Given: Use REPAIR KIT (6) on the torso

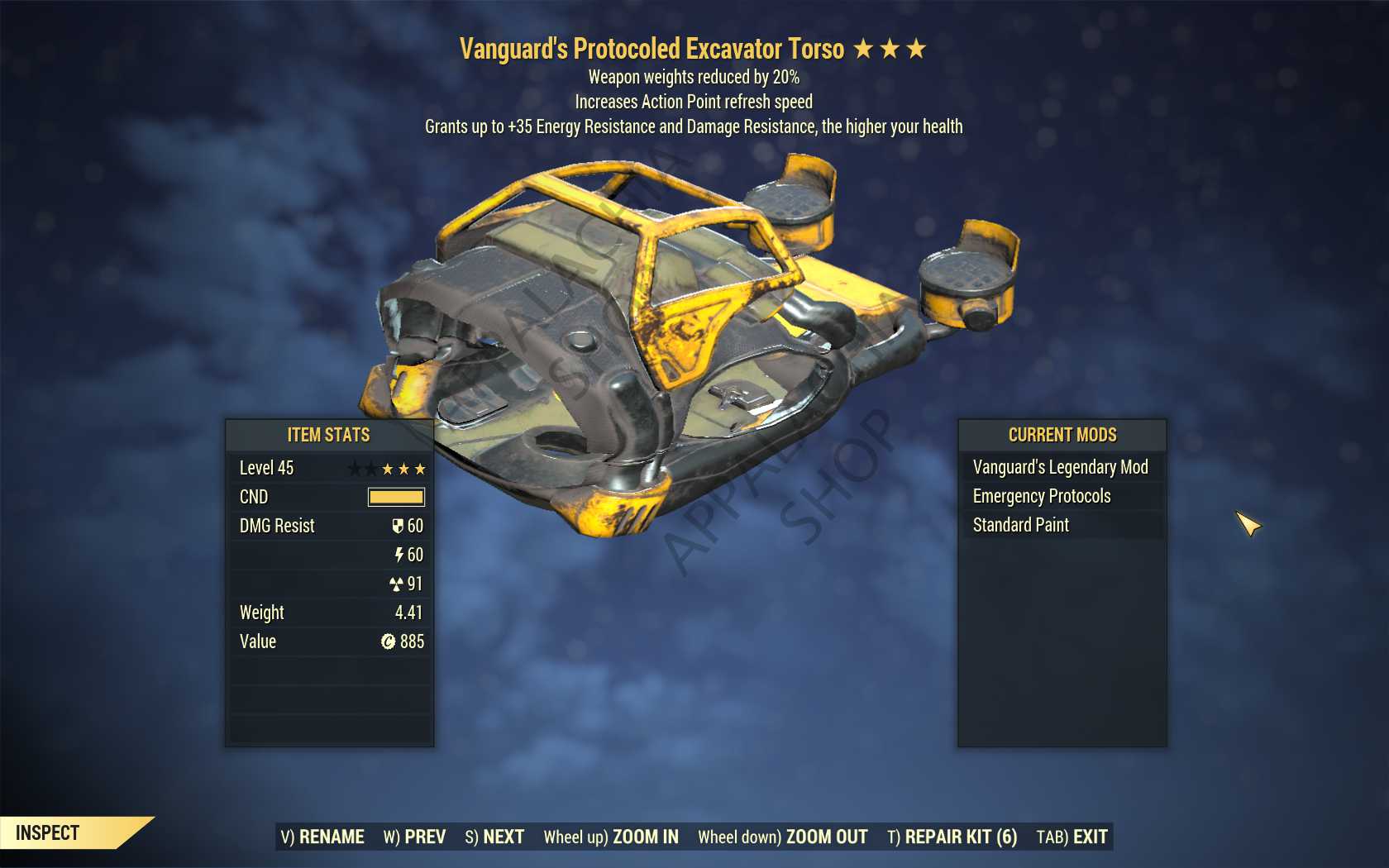Looking at the screenshot, I should click(952, 837).
